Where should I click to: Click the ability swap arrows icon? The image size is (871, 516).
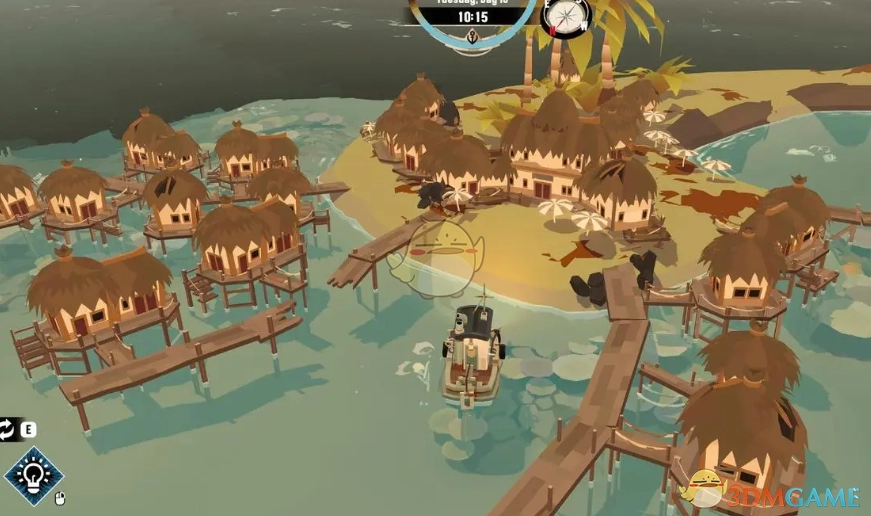click(x=8, y=430)
